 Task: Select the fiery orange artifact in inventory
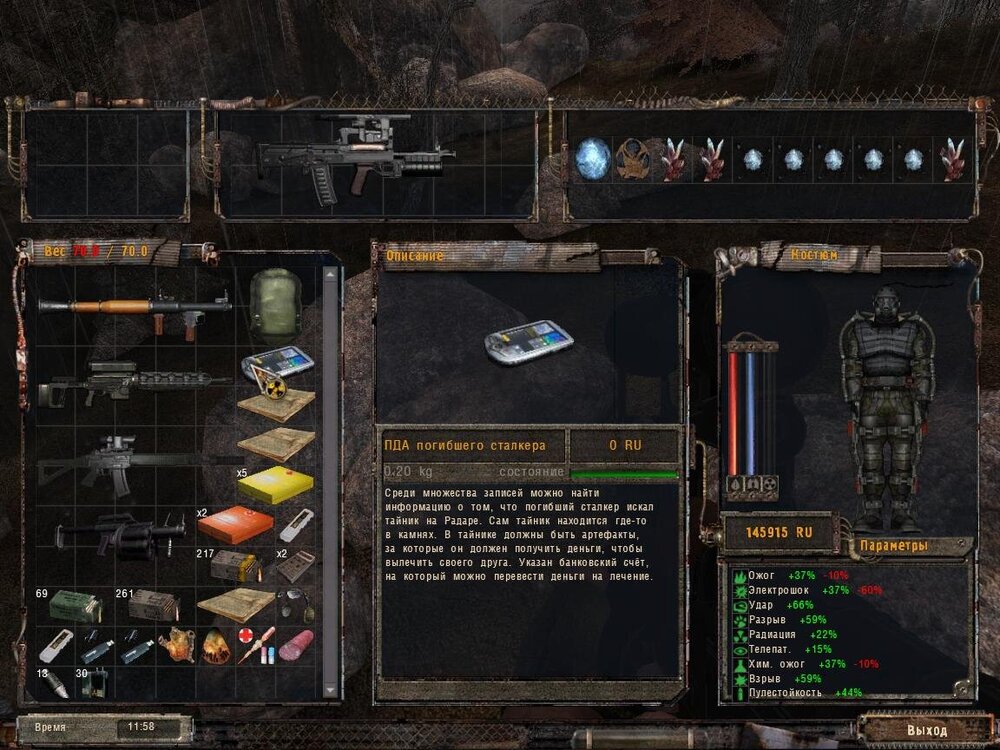[x=216, y=647]
